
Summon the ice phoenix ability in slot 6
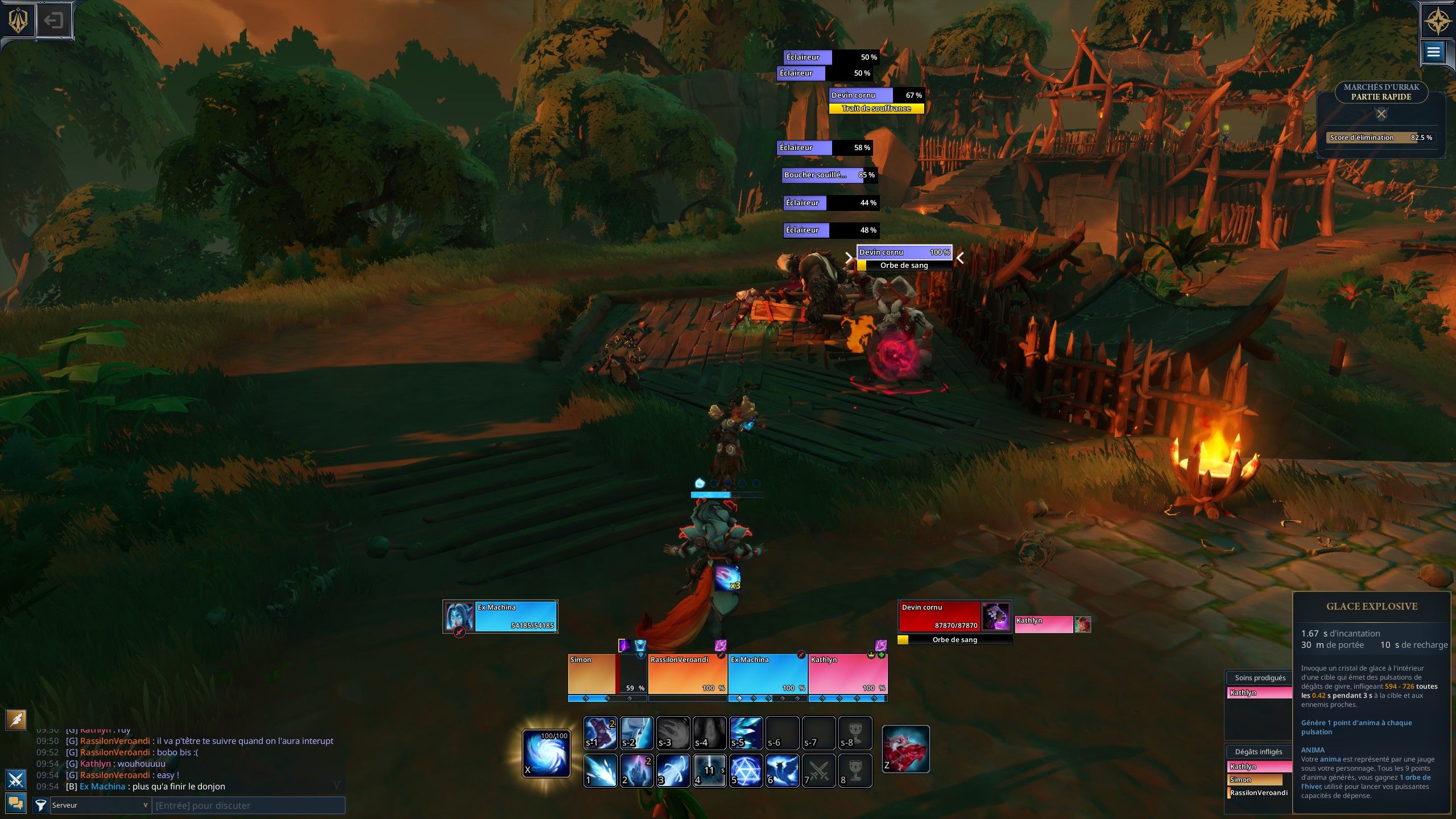click(782, 771)
